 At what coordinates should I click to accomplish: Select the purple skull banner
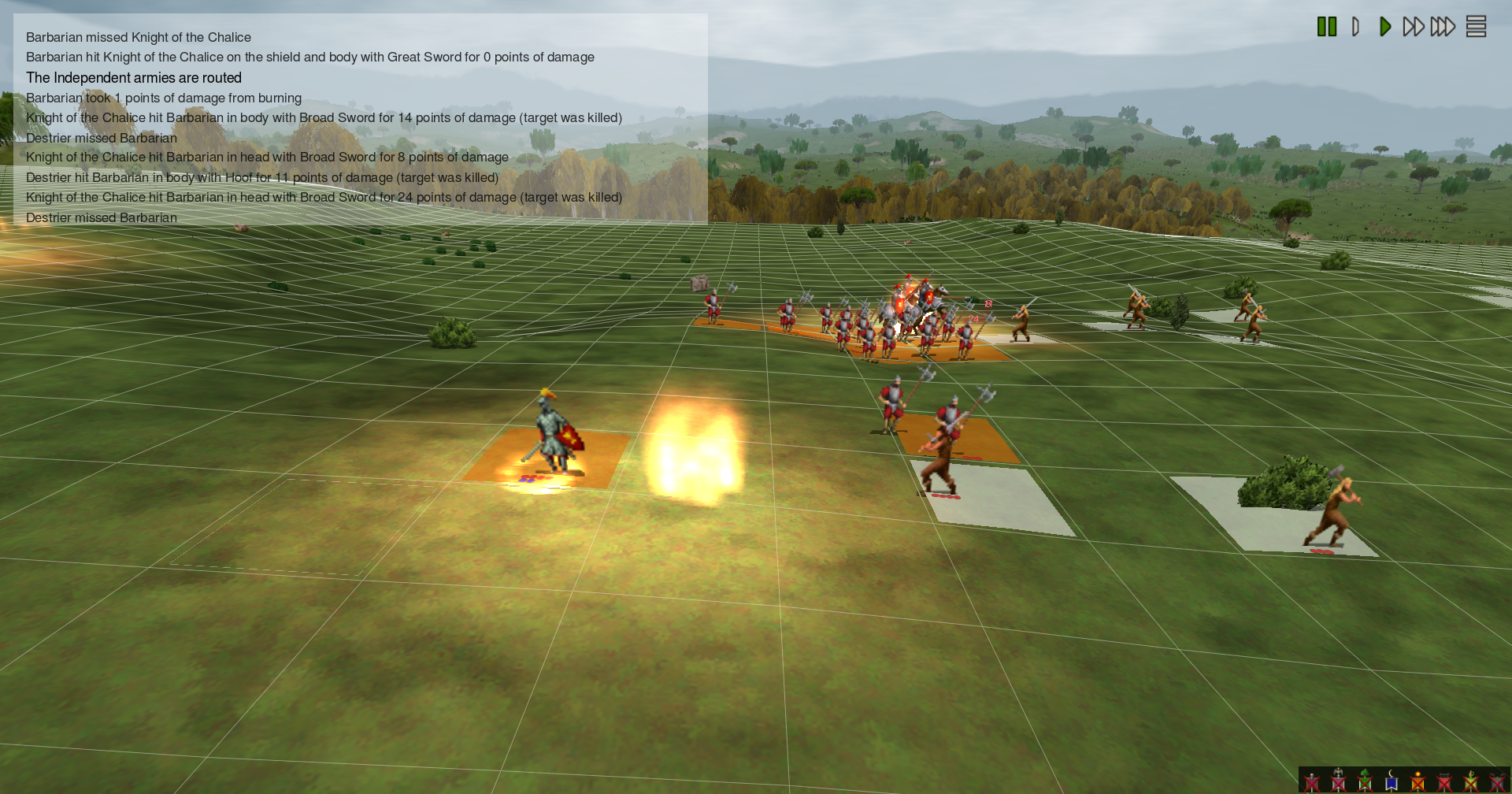tap(1312, 781)
